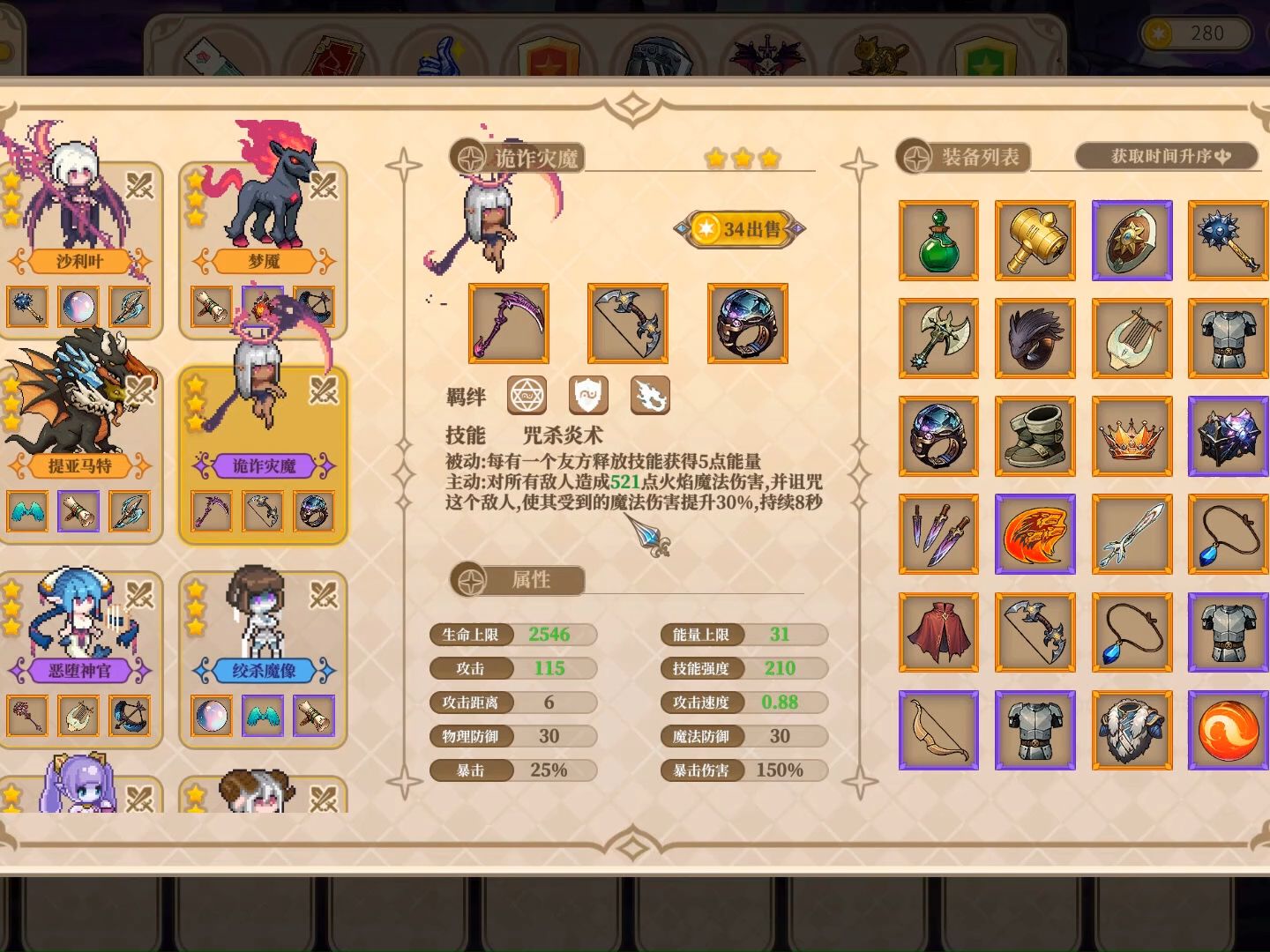
Task: Select the red crown equipment icon
Action: 1132,435
